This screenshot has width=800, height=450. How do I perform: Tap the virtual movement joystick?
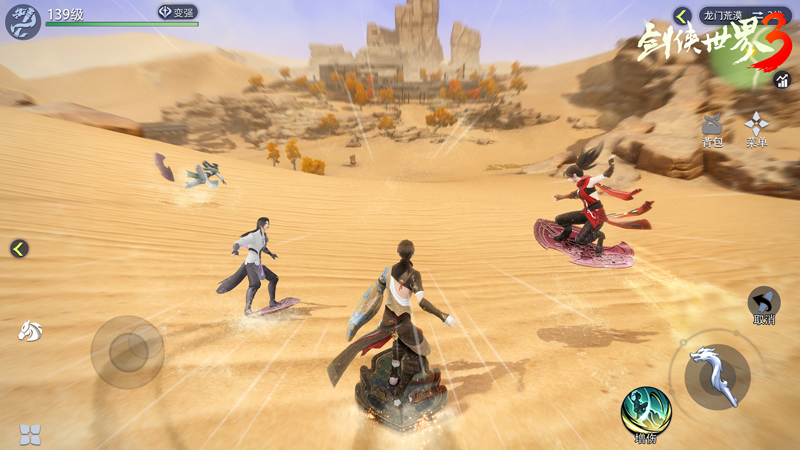point(128,351)
